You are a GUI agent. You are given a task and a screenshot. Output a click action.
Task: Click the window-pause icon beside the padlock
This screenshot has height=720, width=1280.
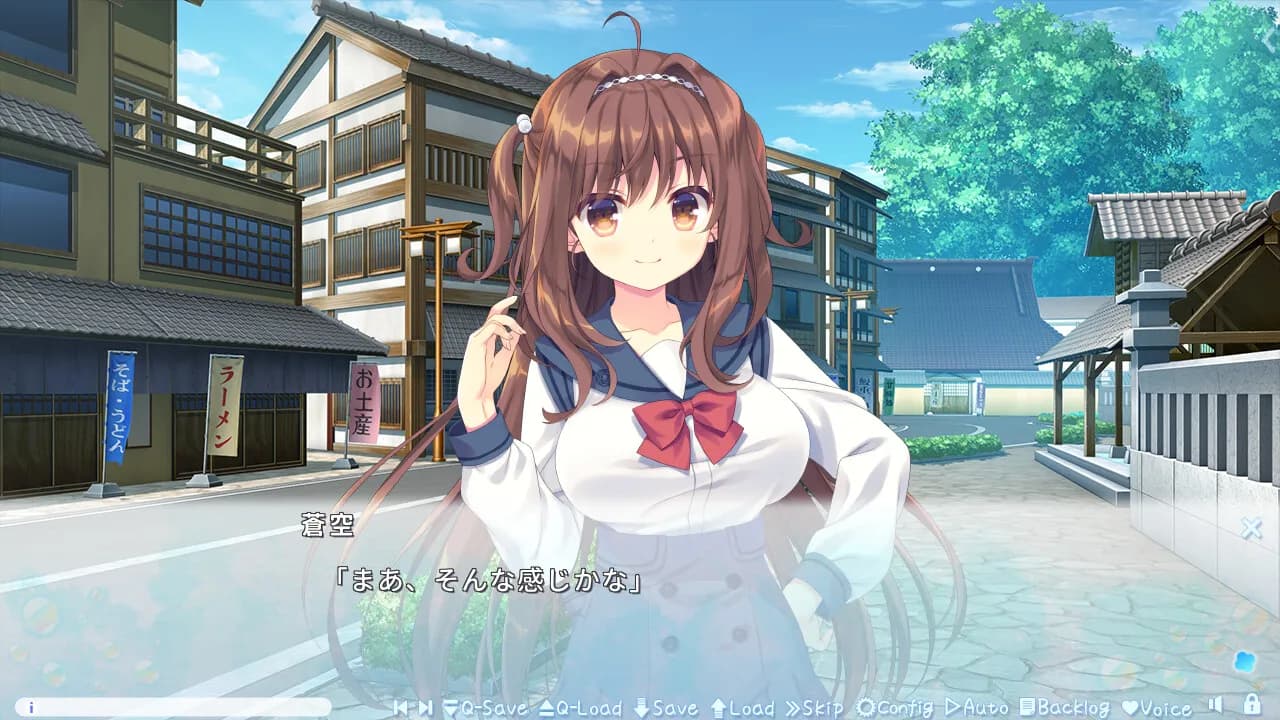(x=1216, y=705)
